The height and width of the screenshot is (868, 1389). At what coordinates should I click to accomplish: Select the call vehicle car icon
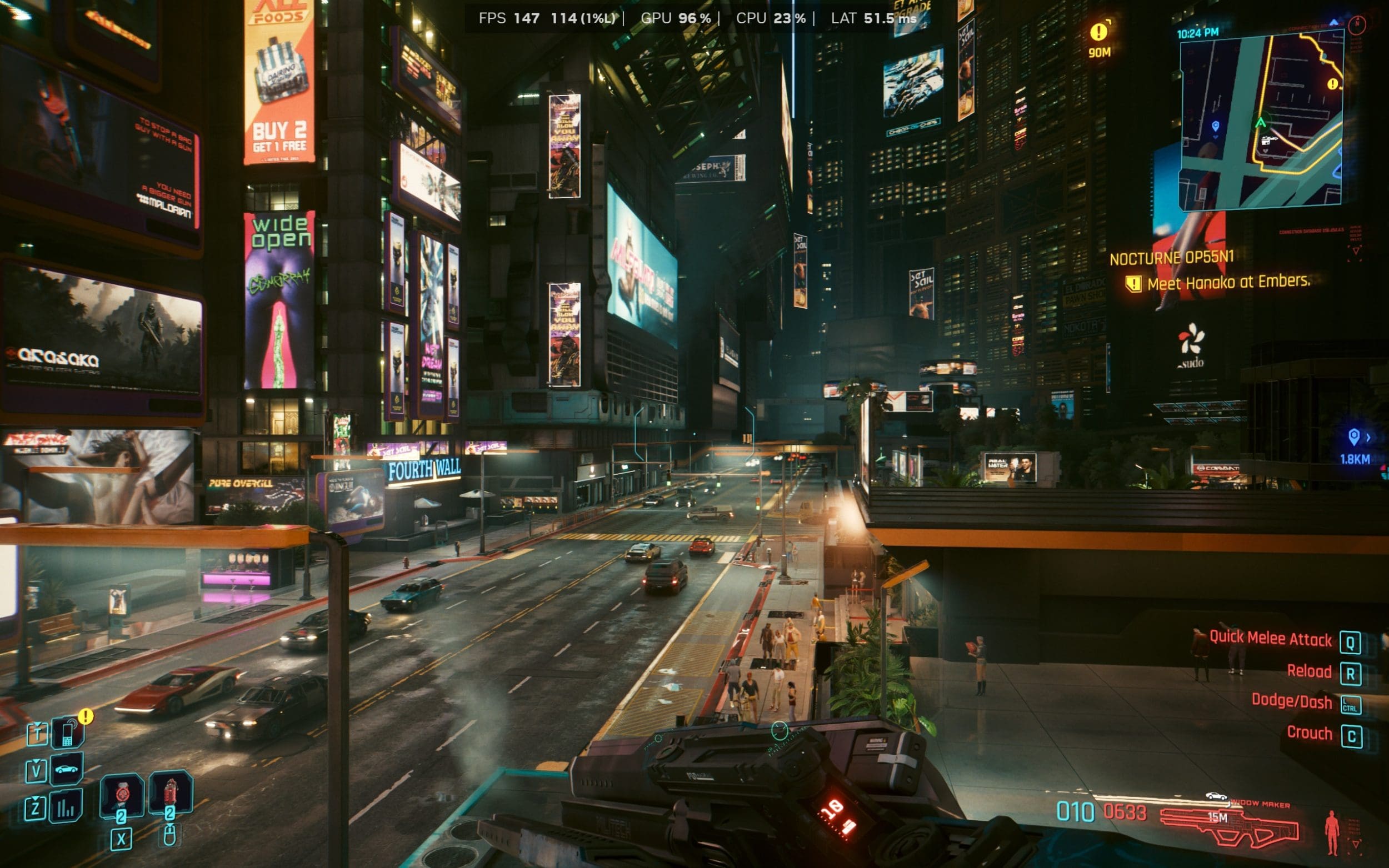coord(67,769)
